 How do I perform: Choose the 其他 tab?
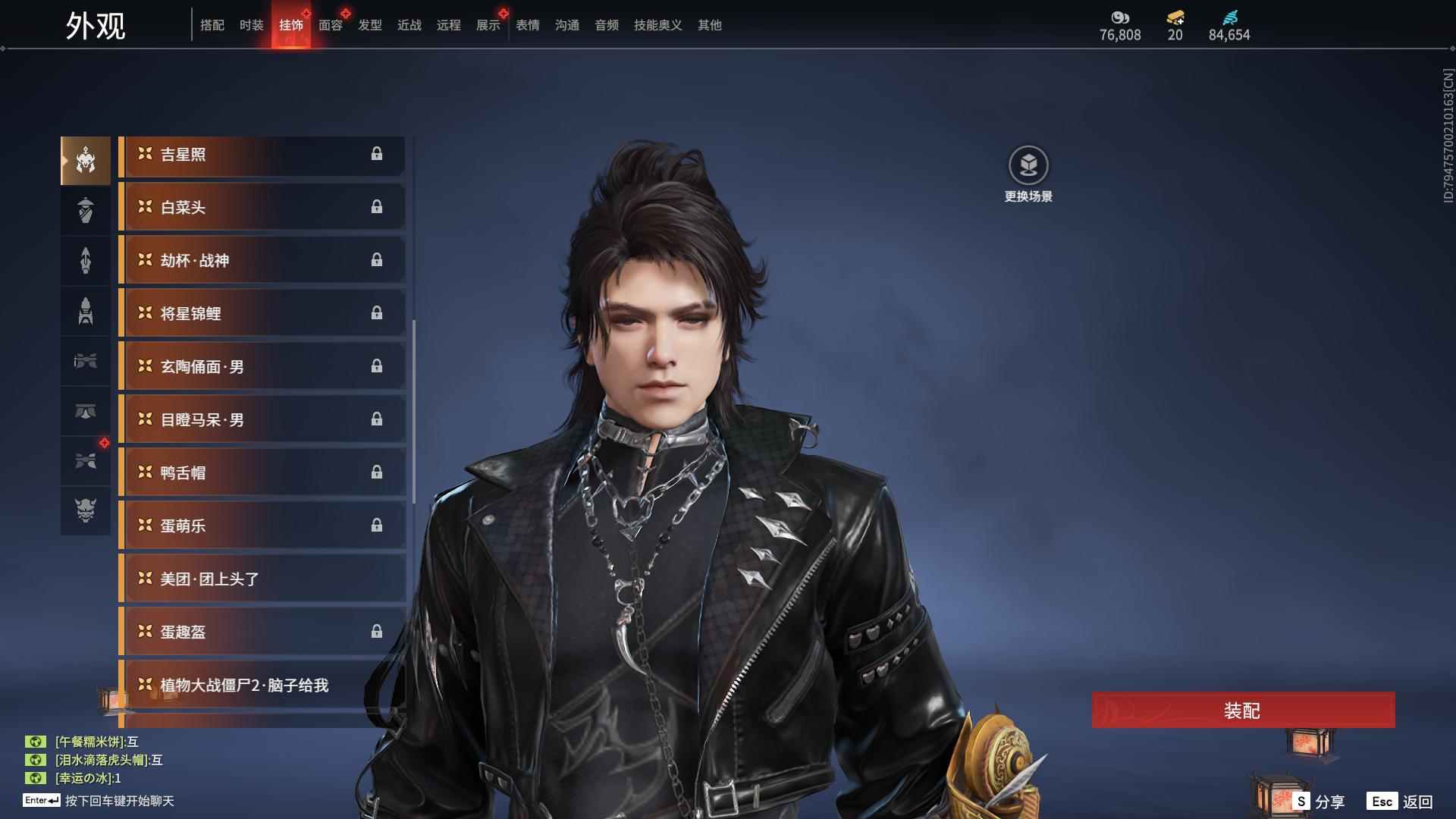pos(709,25)
